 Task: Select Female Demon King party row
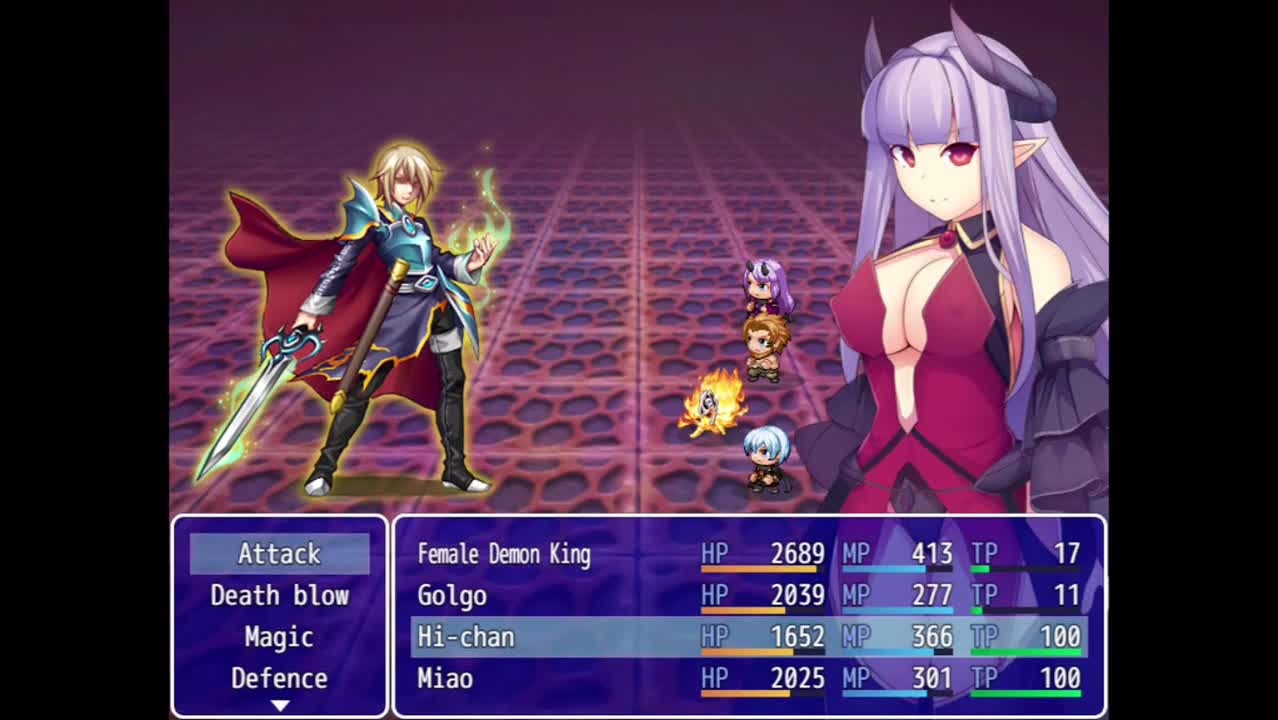click(x=748, y=554)
